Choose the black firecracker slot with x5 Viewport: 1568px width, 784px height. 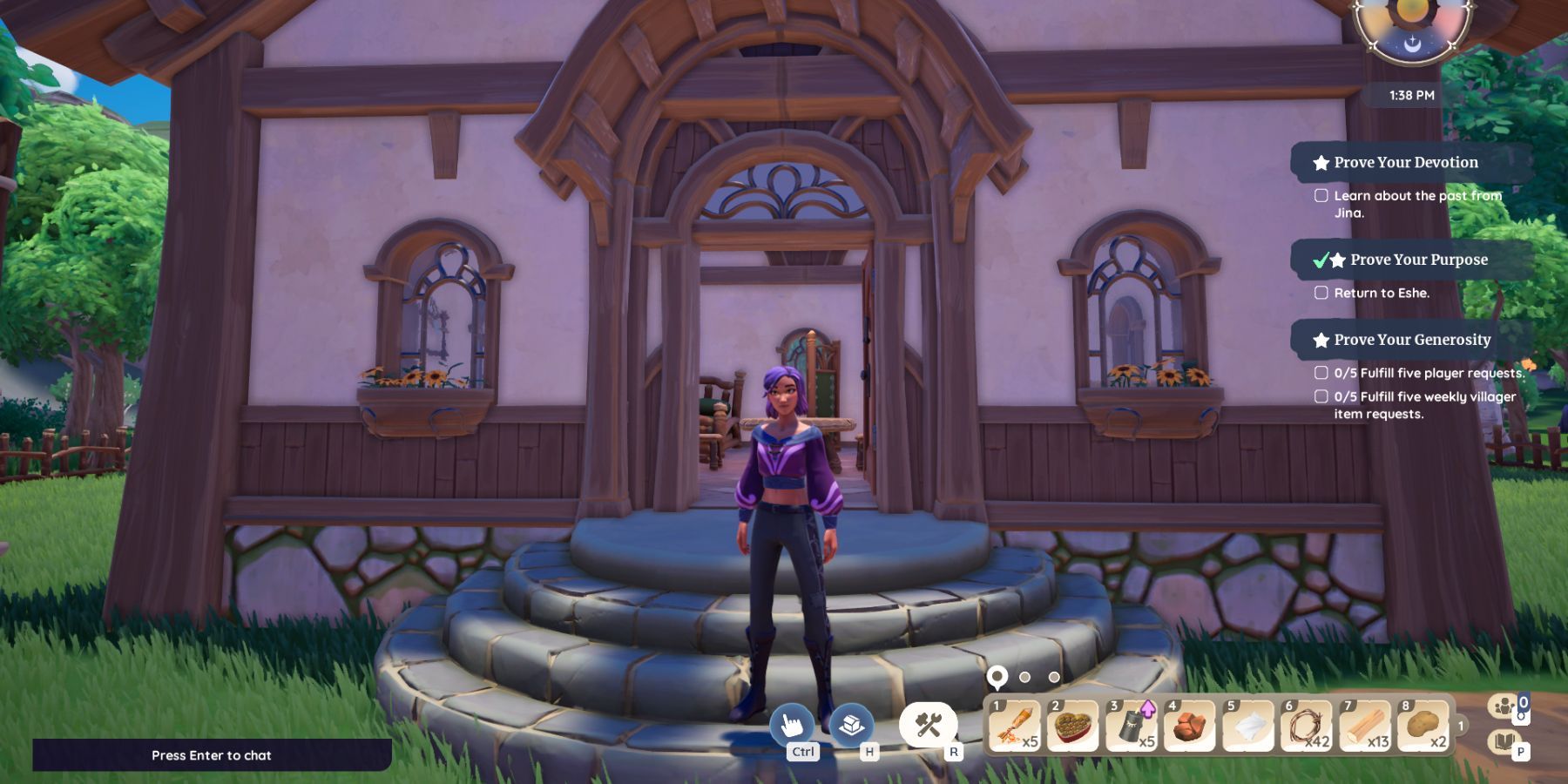(1132, 725)
